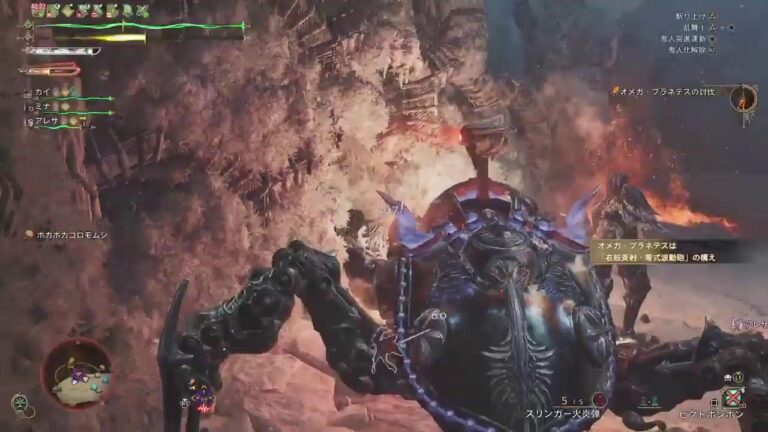Select the item bar slot with the crossed-out icon
The width and height of the screenshot is (768, 432).
(x=736, y=397)
